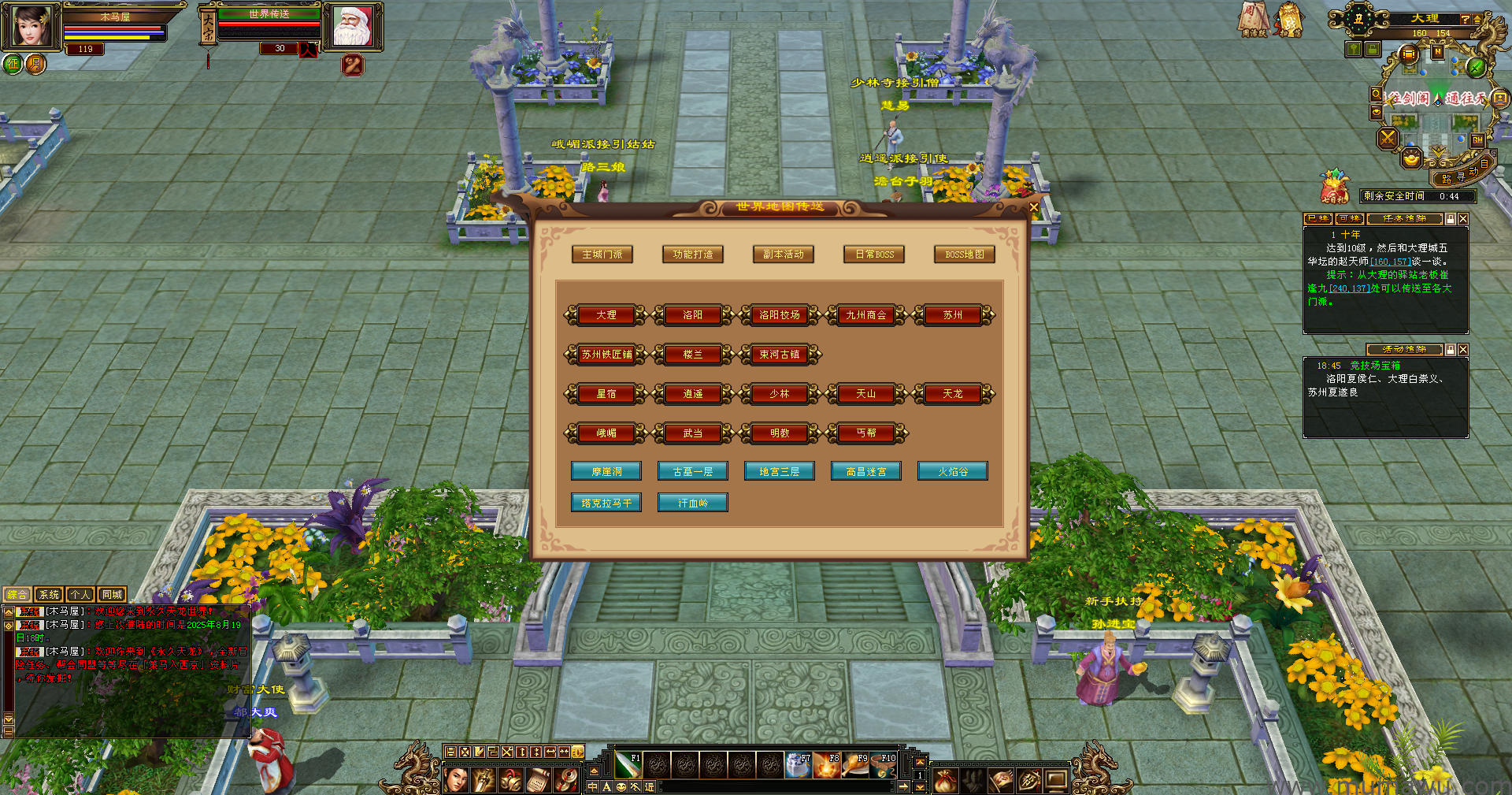Teleport to 大理 city
The height and width of the screenshot is (795, 1512).
tap(606, 315)
